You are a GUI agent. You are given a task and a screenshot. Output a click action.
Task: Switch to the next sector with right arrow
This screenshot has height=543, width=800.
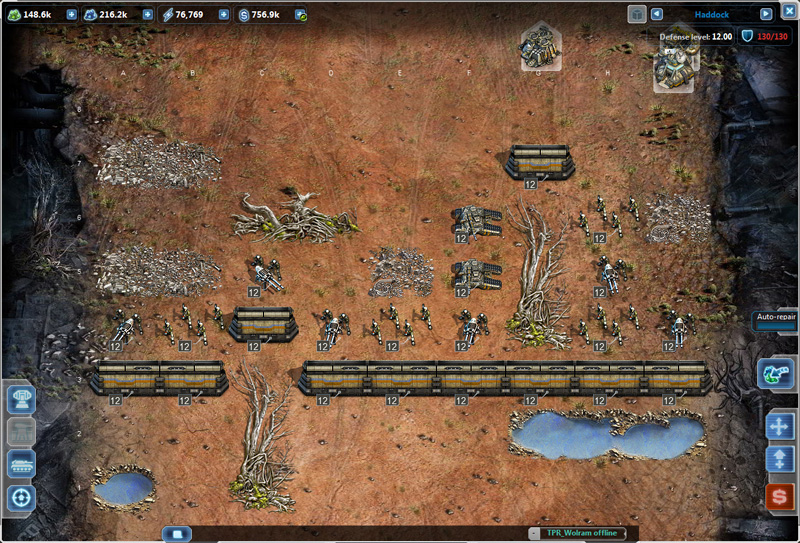click(766, 14)
